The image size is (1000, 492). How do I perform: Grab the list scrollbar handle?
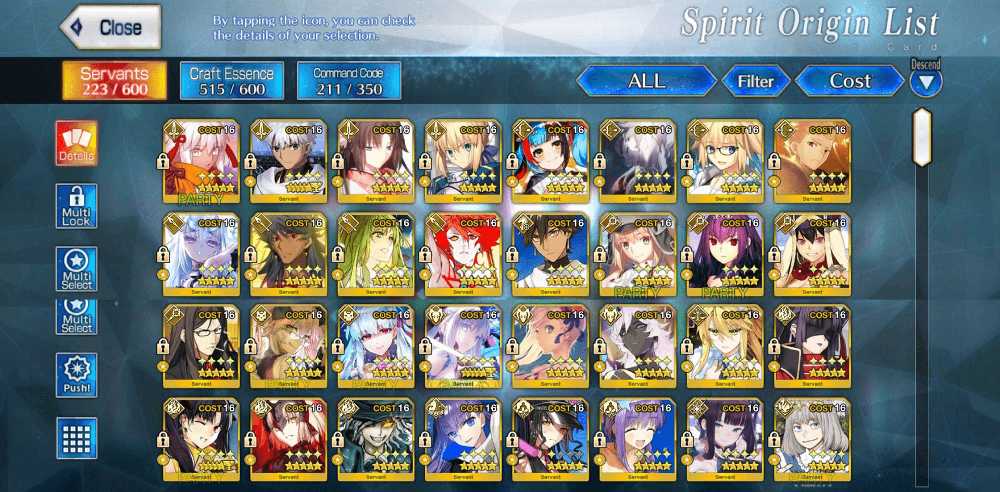tap(922, 137)
